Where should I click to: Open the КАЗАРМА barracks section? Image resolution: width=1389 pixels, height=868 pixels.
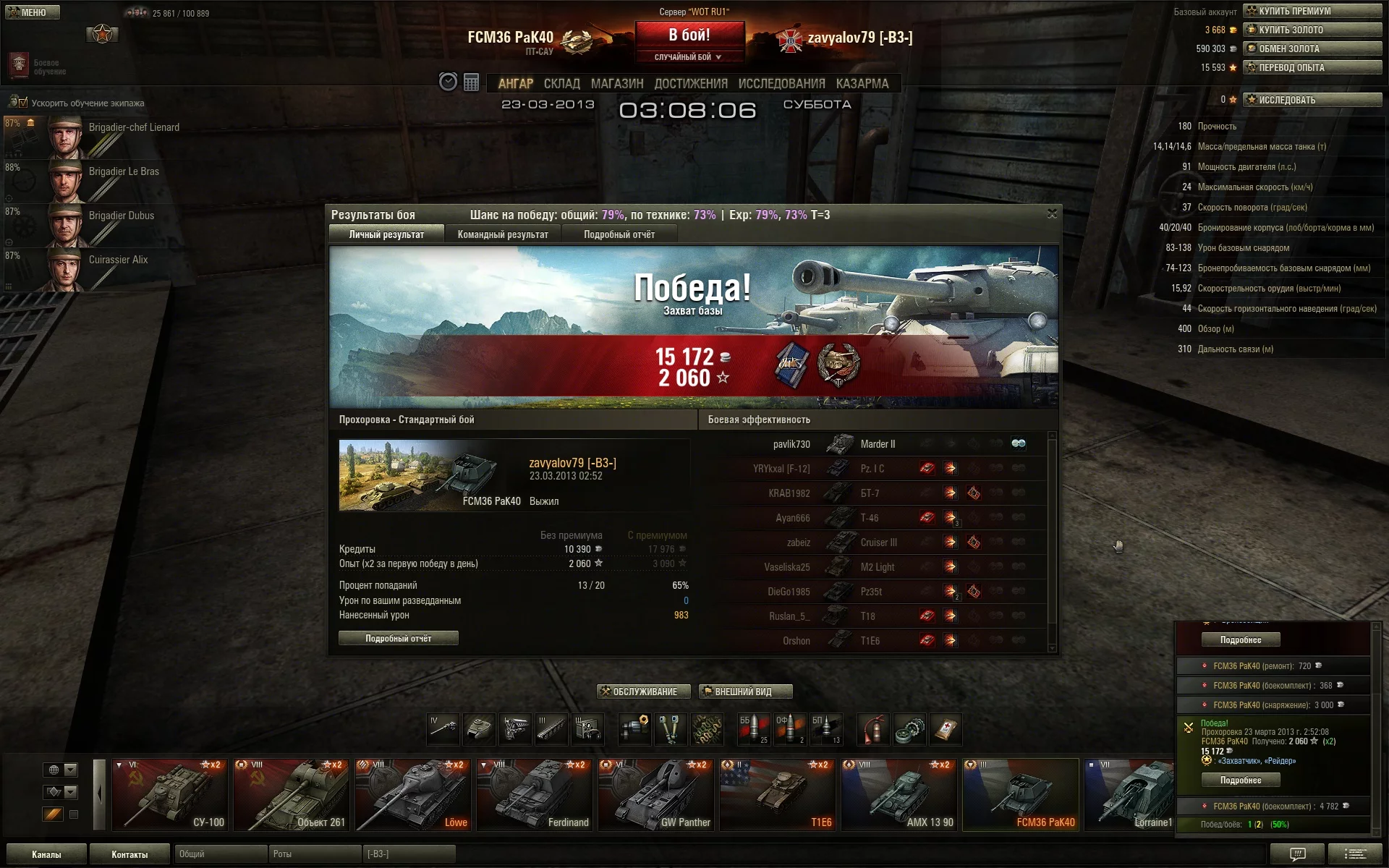(862, 84)
